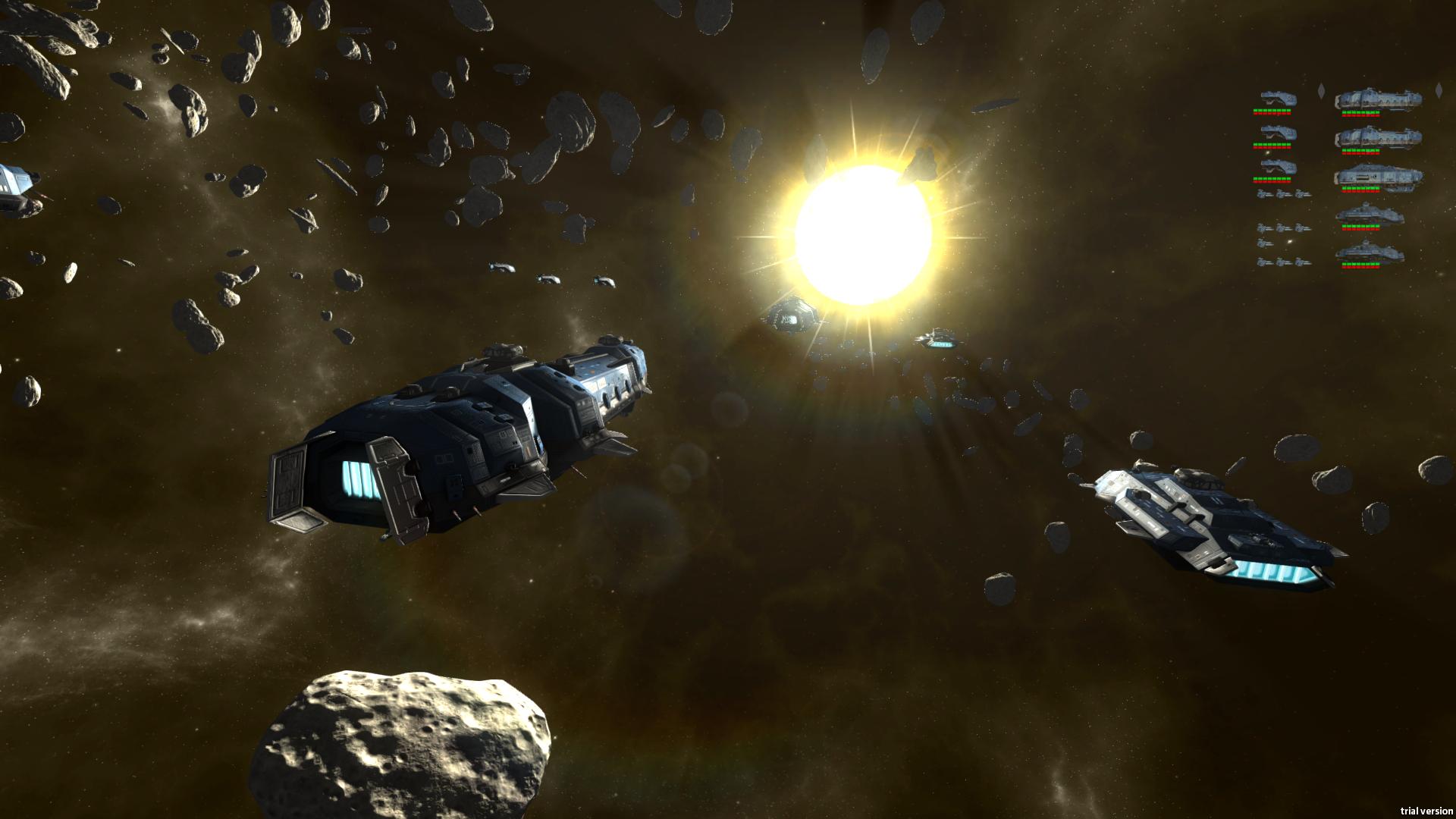Select the lone fighter icon in the roster
This screenshot has height=819, width=1456.
pyautogui.click(x=1264, y=243)
